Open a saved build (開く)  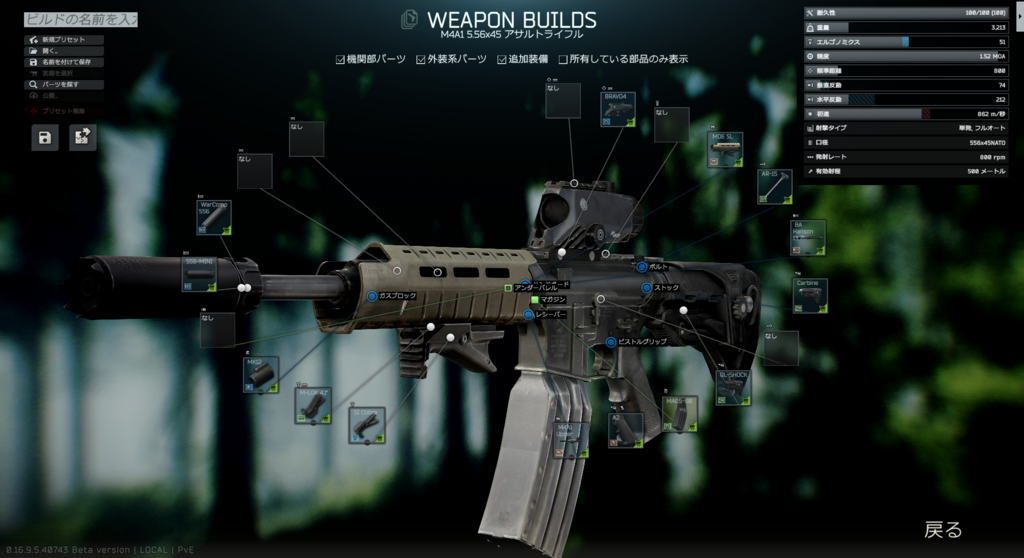64,51
